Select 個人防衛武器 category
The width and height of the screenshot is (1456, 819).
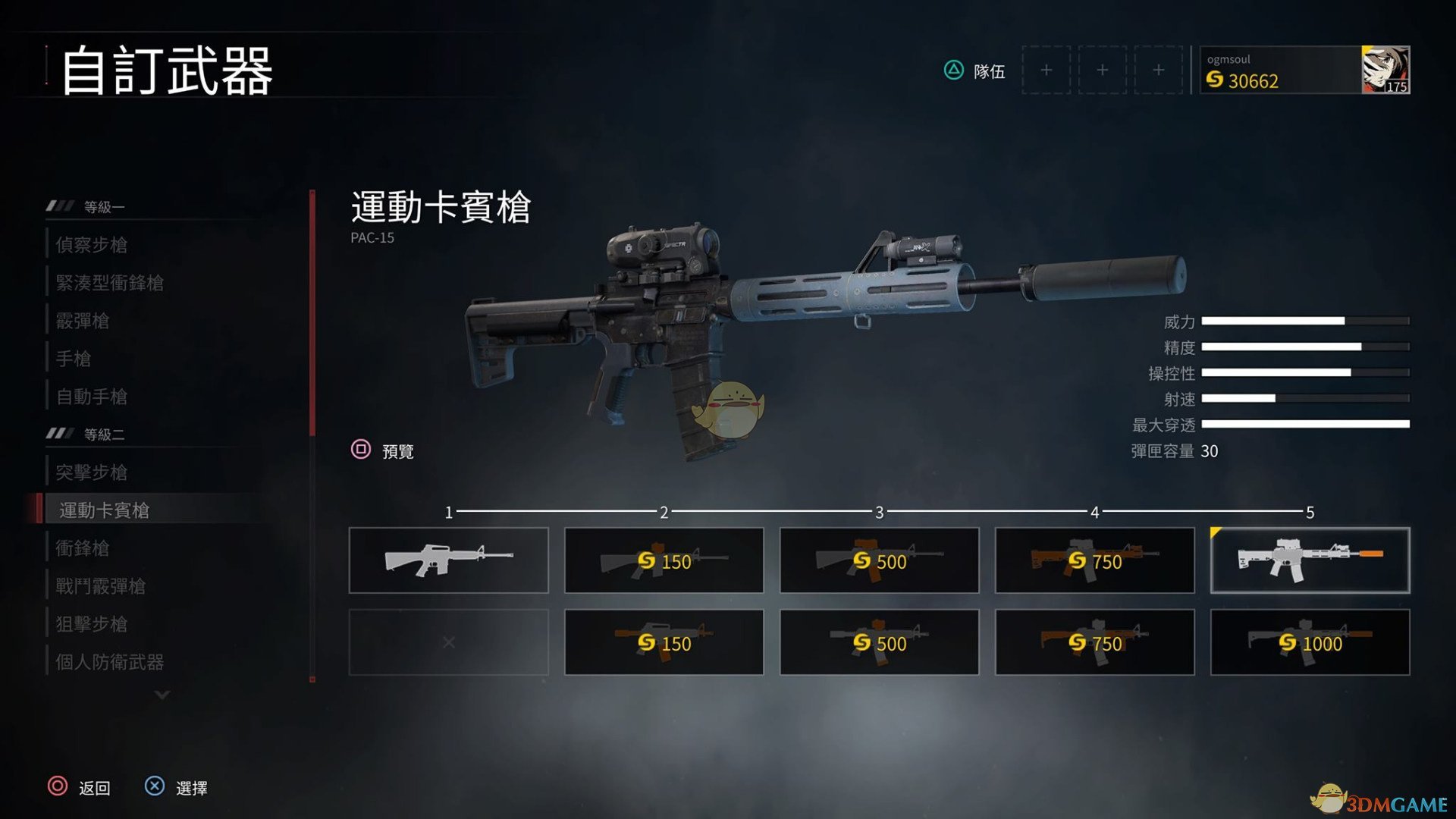(x=110, y=662)
